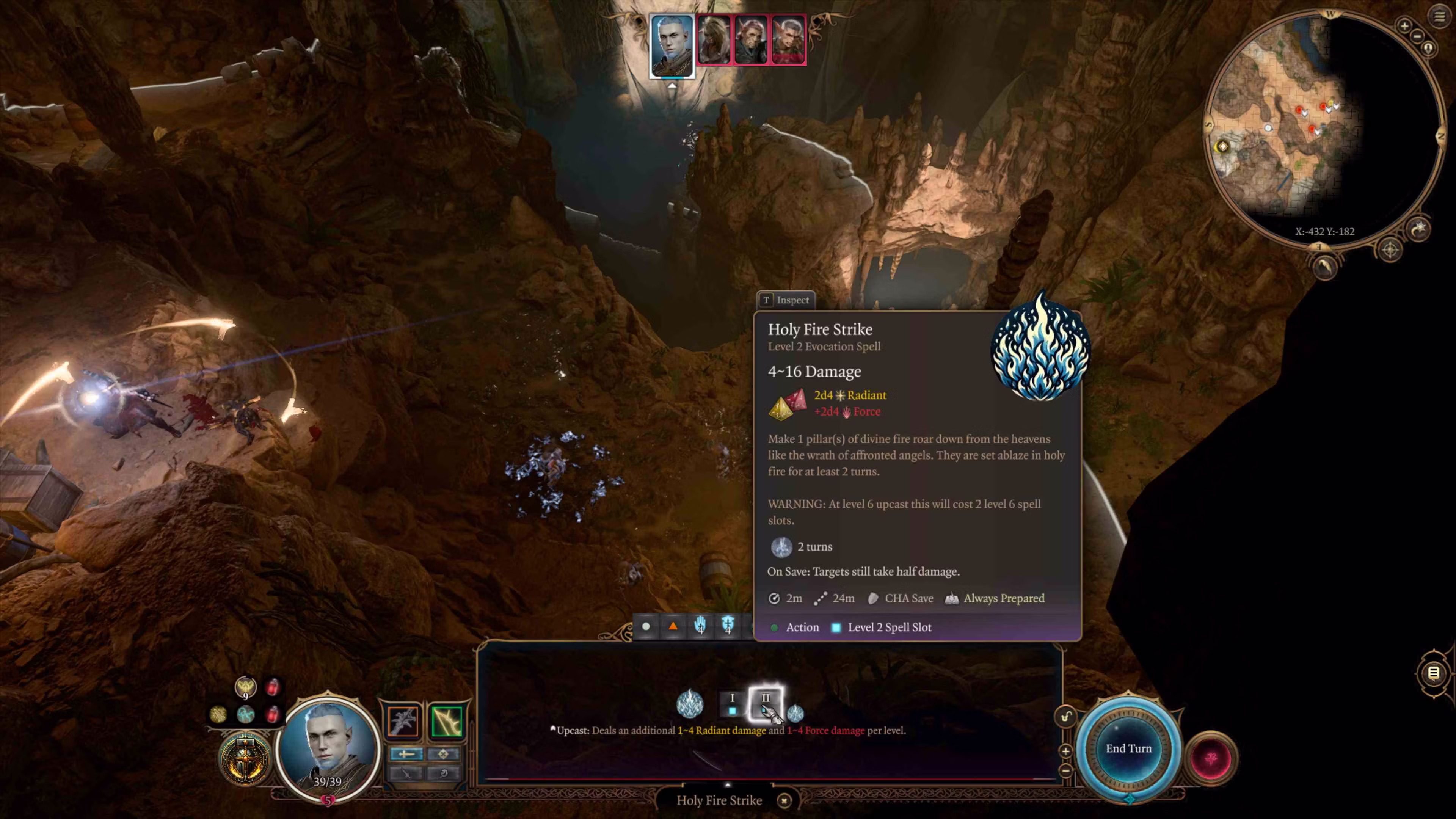Click the flaming shield class emblem
The height and width of the screenshot is (819, 1456).
point(245,758)
